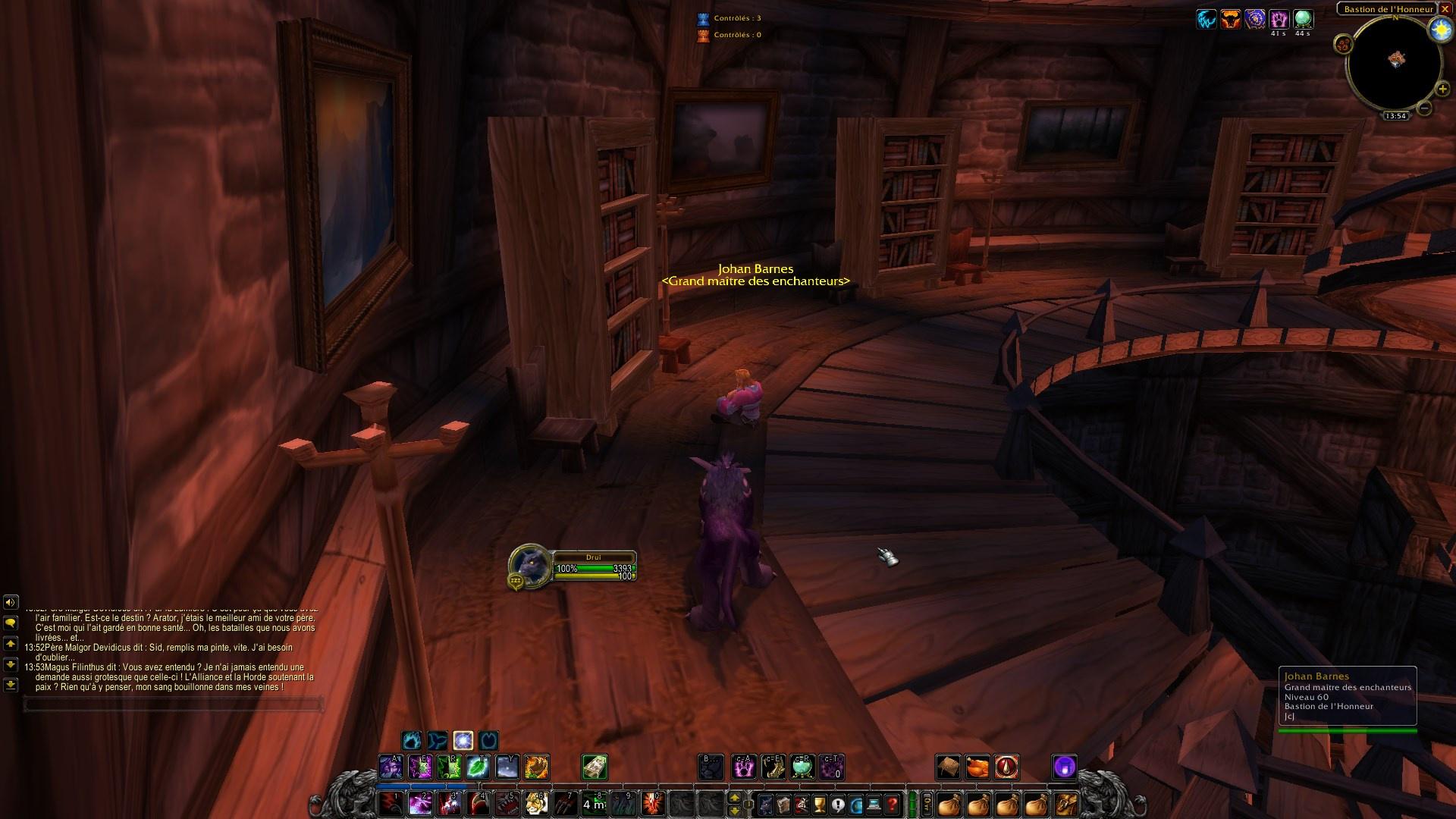Zoom in the minimap with the plus button
1456x819 pixels.
coord(1442,89)
